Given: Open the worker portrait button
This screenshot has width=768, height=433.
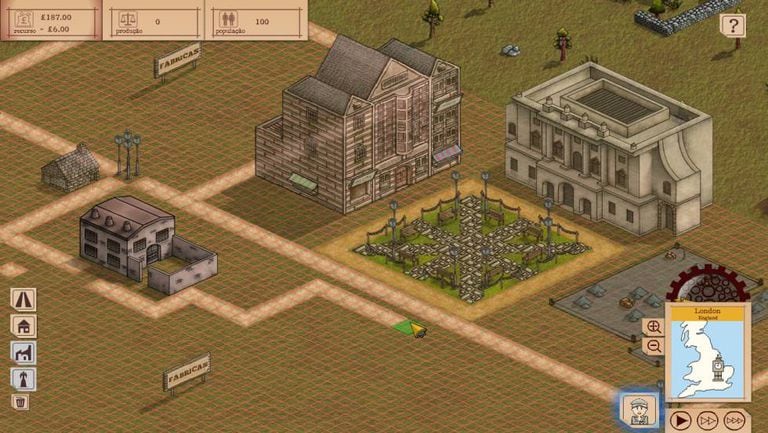Looking at the screenshot, I should click(x=637, y=409).
